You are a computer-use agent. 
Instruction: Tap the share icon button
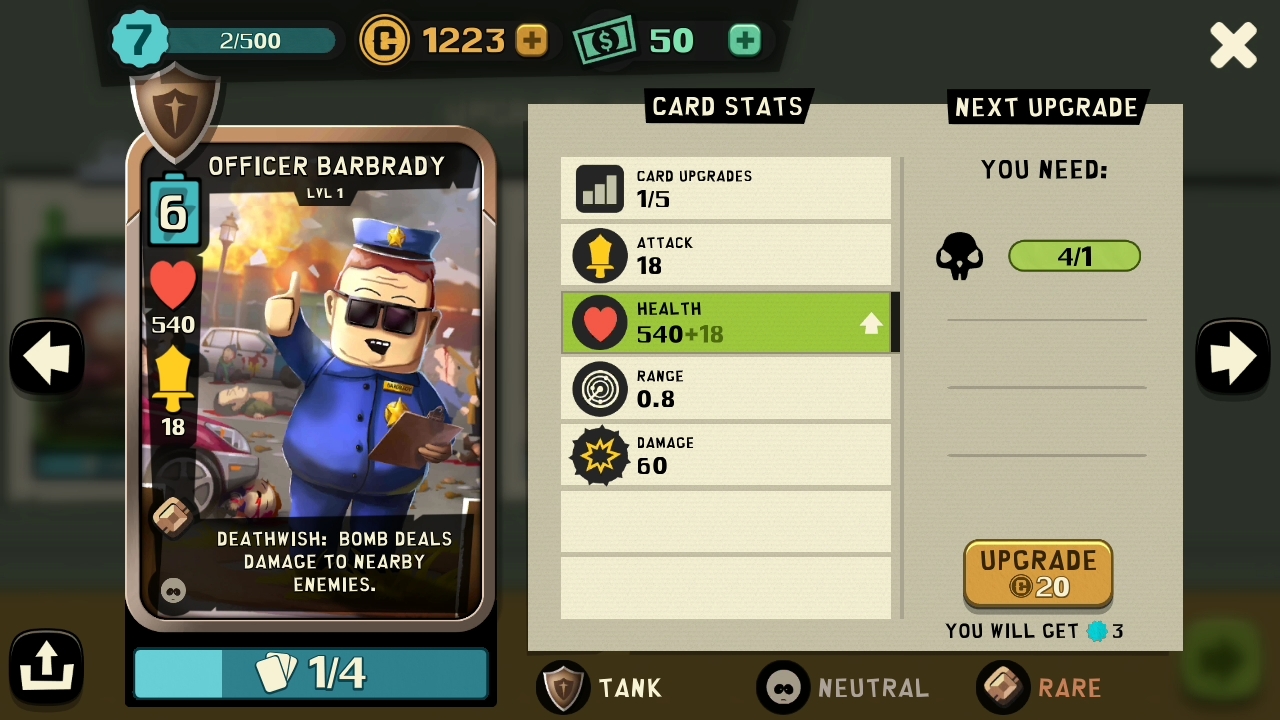[x=46, y=665]
